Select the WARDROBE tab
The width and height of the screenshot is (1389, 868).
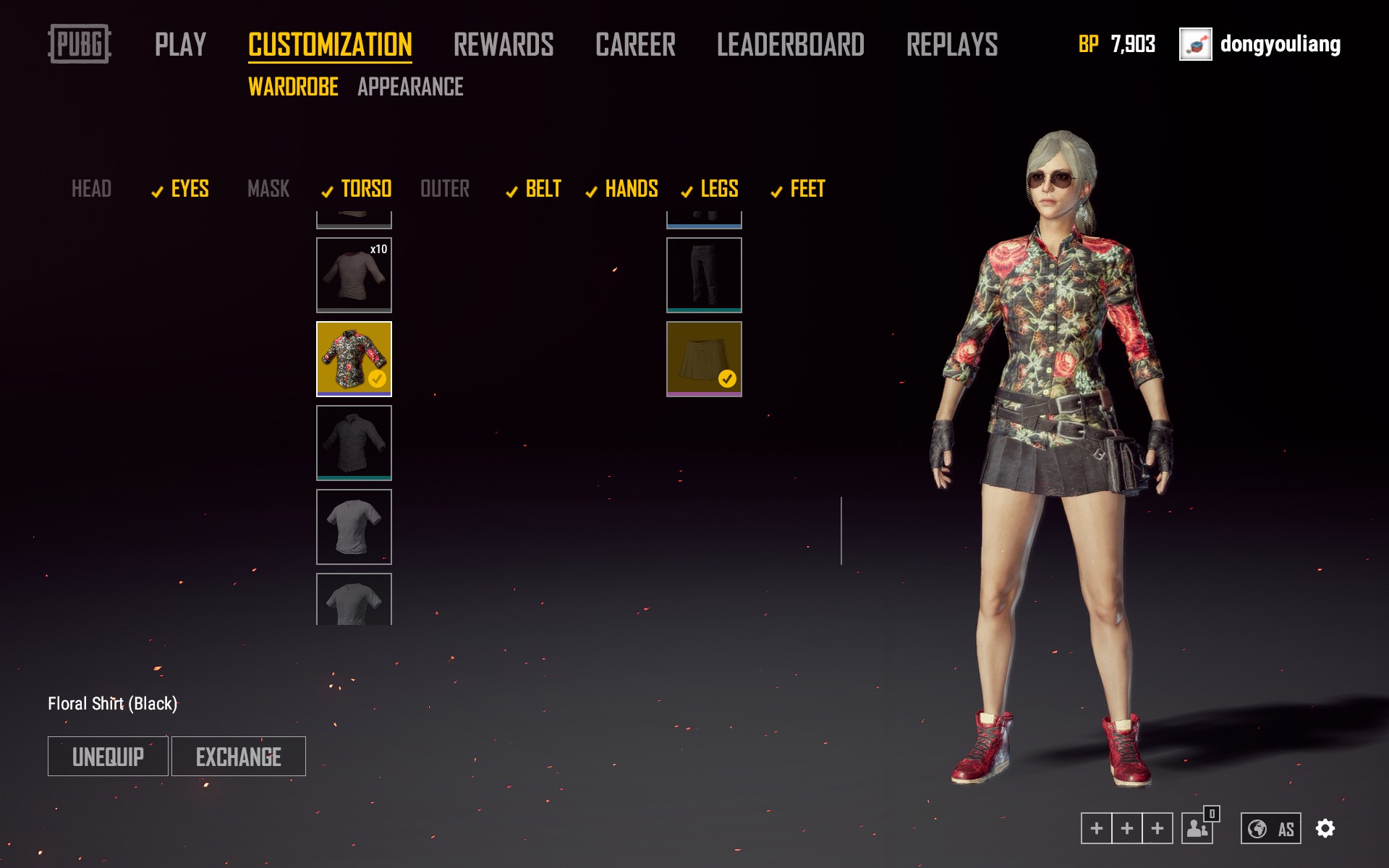click(x=293, y=87)
